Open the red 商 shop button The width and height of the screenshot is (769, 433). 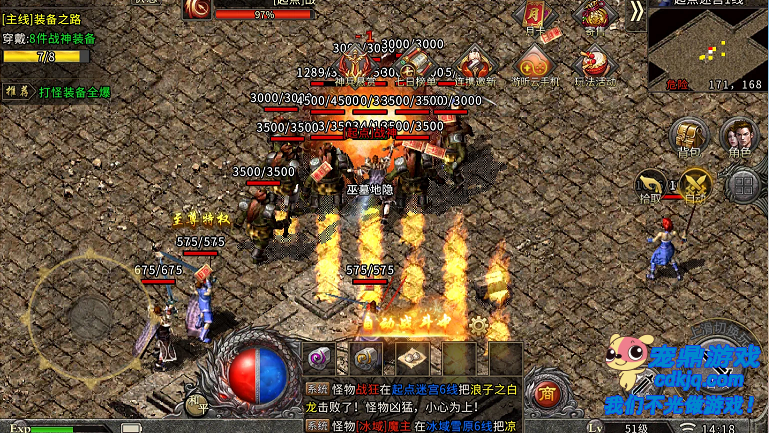point(546,391)
